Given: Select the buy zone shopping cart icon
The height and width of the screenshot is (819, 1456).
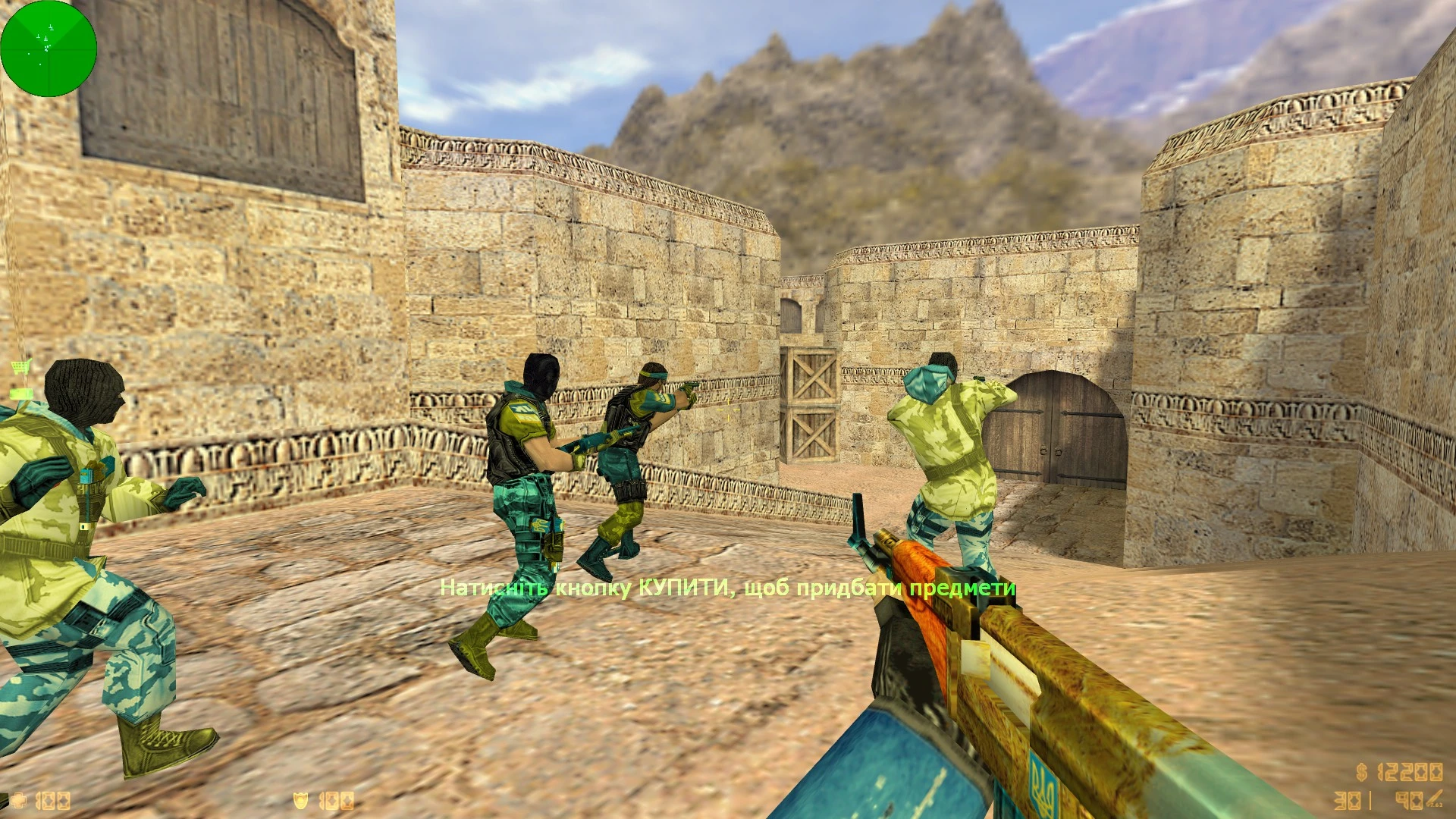Looking at the screenshot, I should (20, 368).
